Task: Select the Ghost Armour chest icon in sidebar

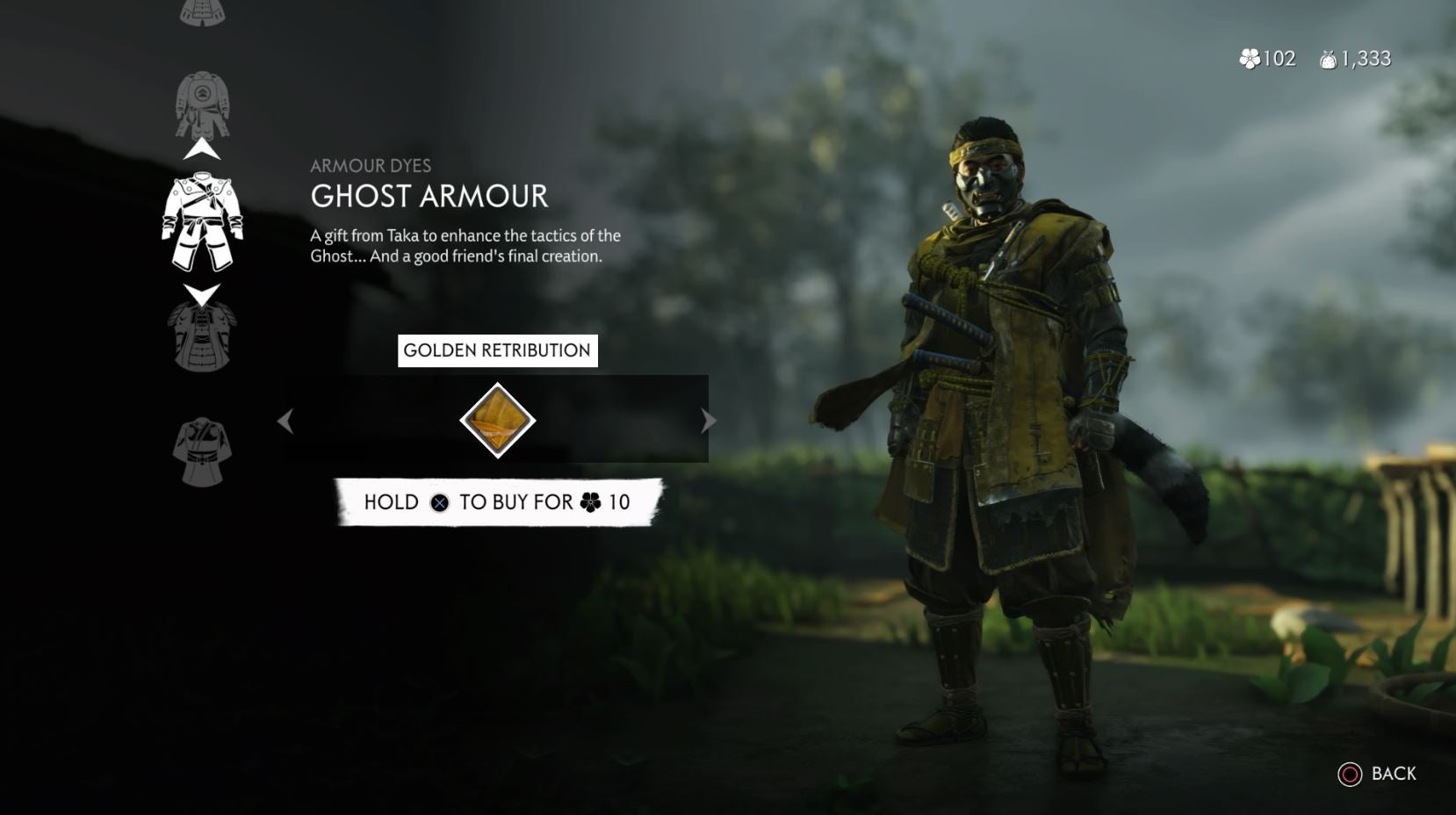Action: (202, 222)
